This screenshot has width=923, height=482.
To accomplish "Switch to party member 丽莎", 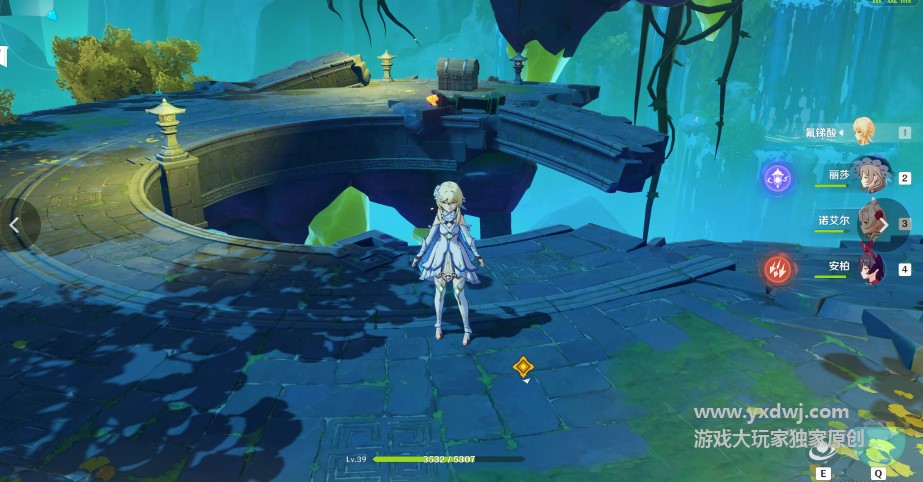I will pos(868,174).
